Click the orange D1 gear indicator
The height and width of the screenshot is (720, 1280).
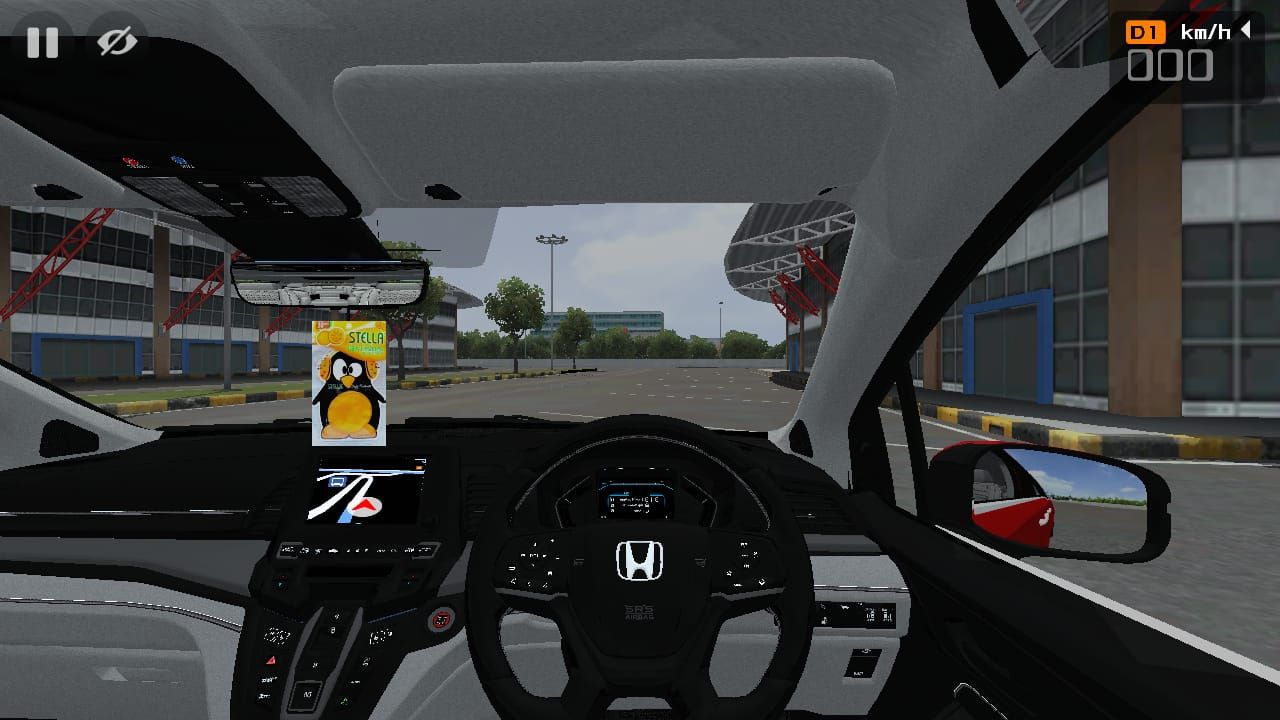(x=1147, y=31)
